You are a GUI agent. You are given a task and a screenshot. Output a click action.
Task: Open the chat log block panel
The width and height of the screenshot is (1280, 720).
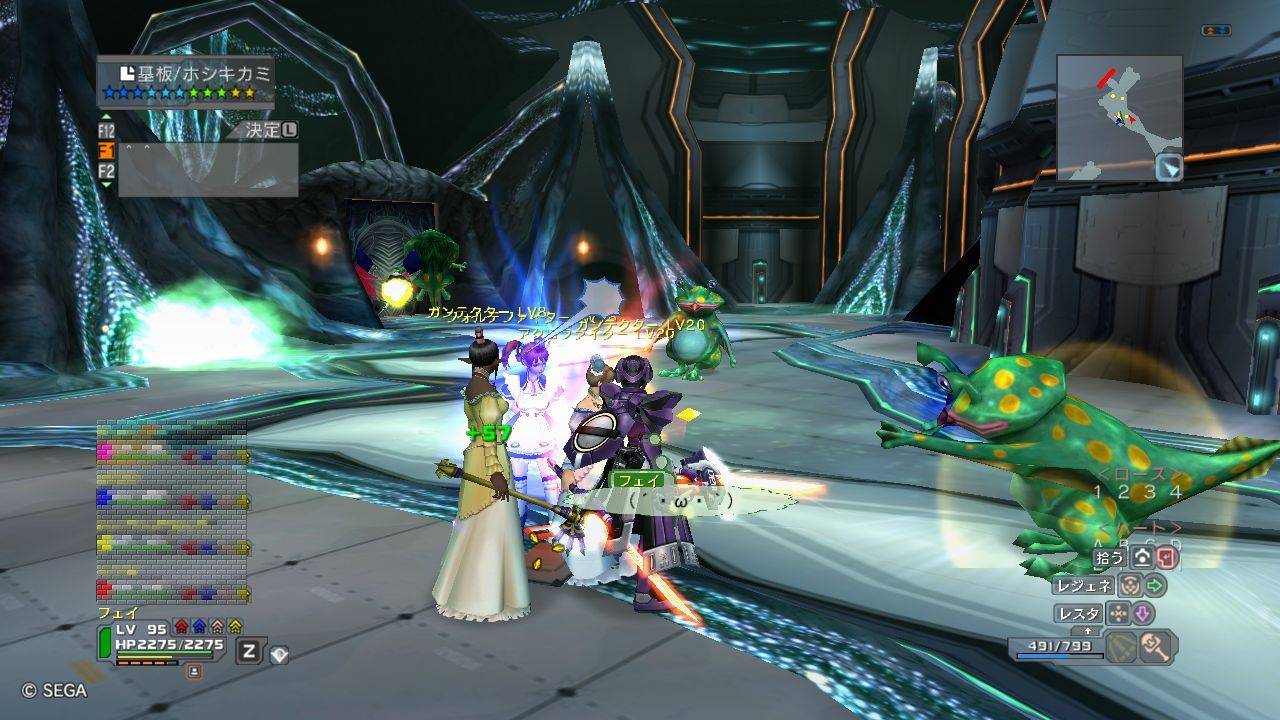[171, 512]
